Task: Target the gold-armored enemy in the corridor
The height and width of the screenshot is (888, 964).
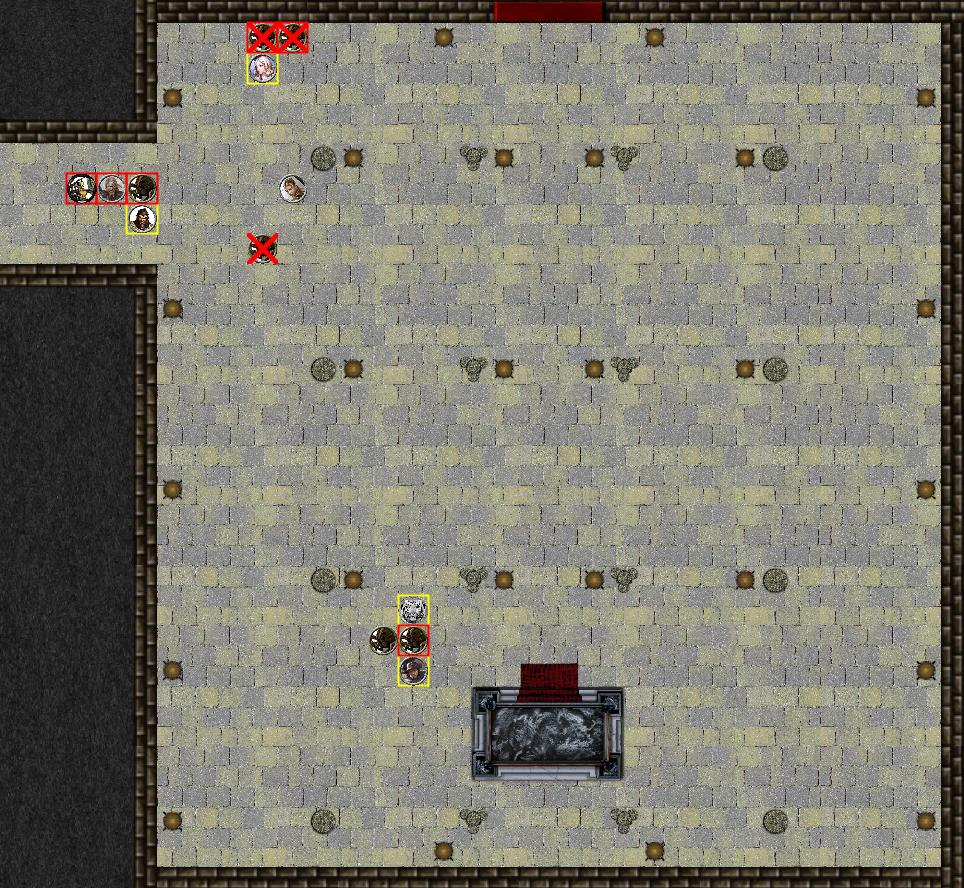Action: (x=82, y=188)
